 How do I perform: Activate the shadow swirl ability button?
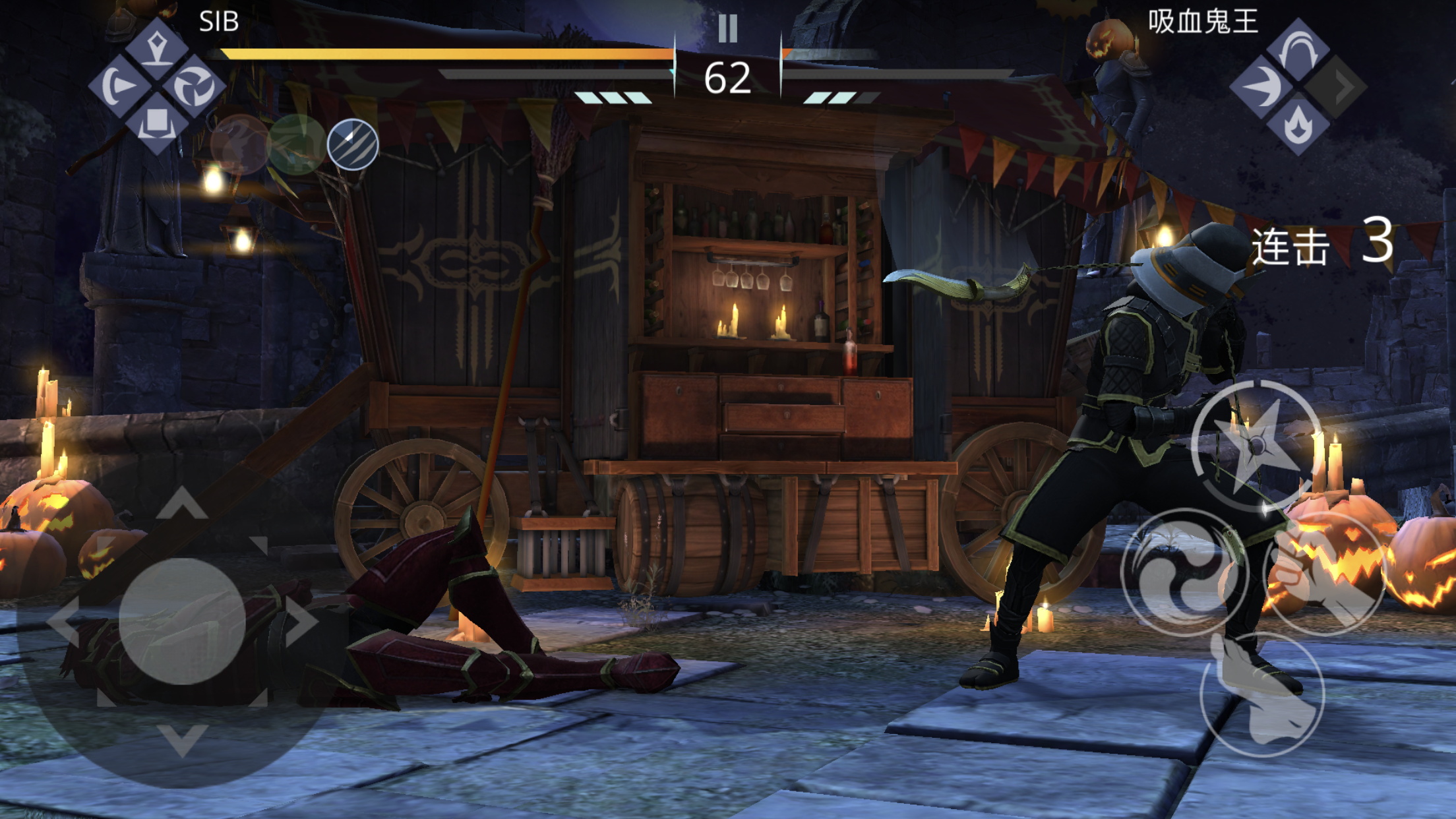(1184, 572)
